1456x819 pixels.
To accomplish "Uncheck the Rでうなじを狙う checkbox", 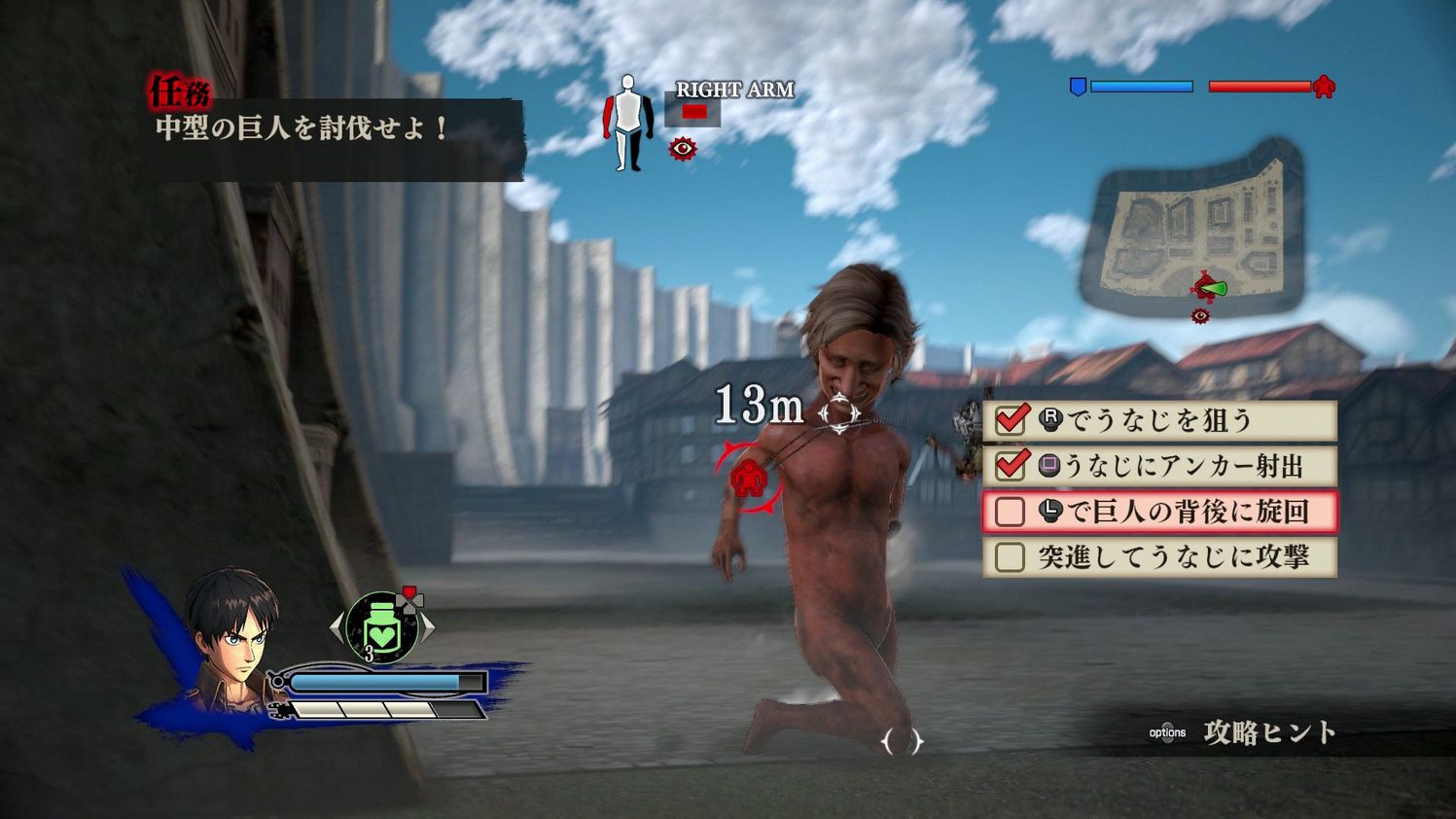I will [x=1012, y=420].
